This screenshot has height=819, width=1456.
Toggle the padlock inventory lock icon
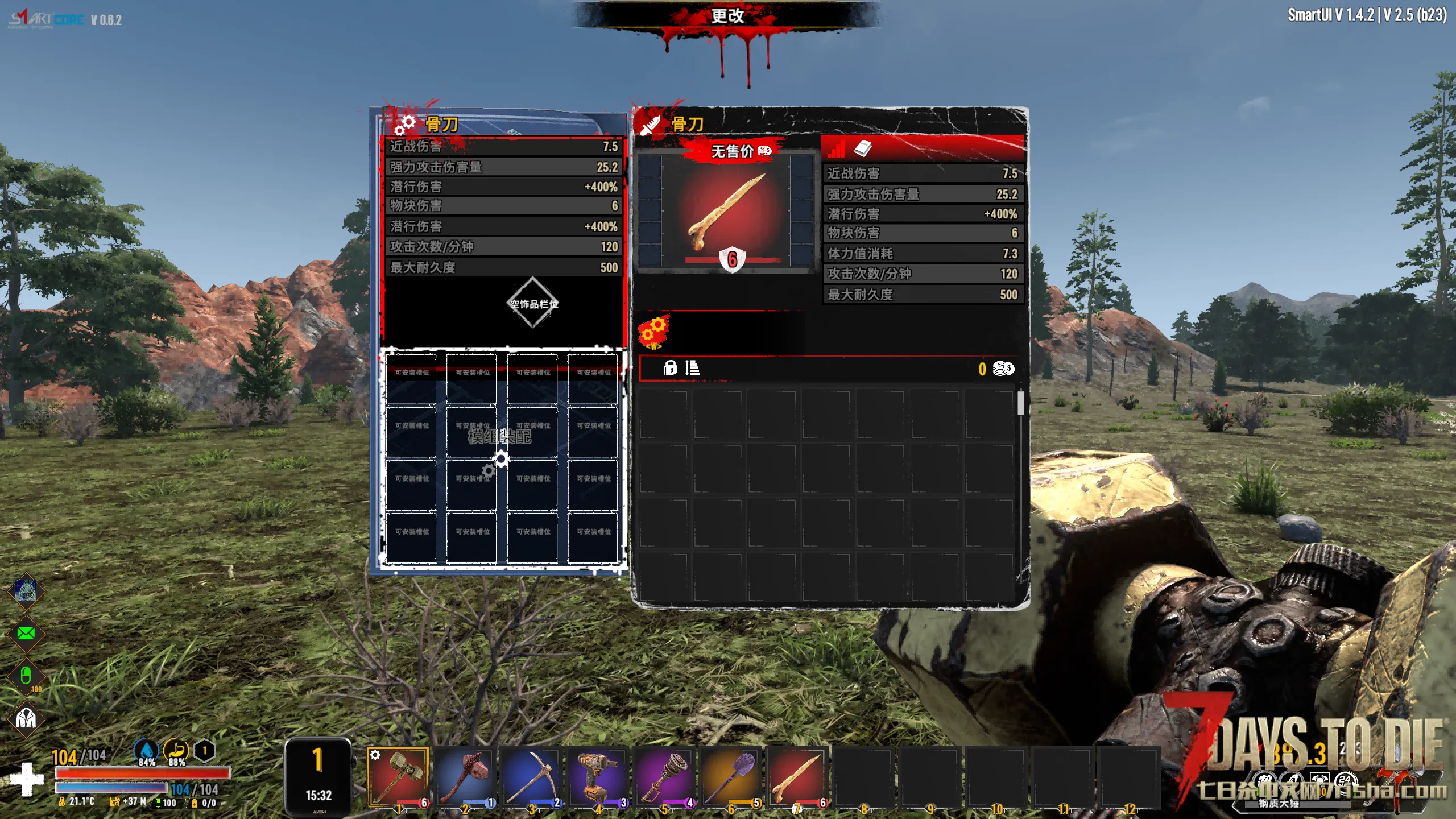pos(670,368)
